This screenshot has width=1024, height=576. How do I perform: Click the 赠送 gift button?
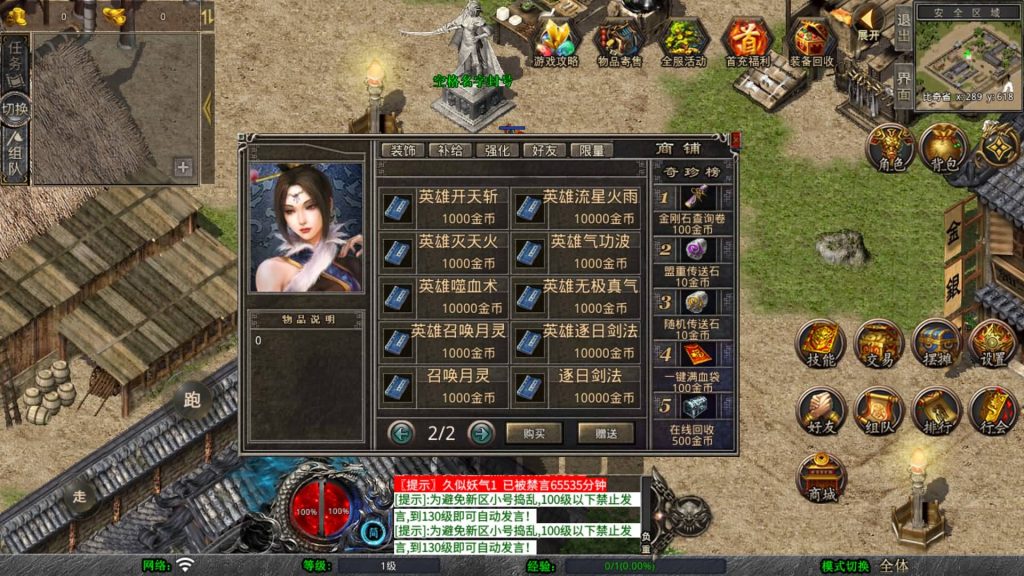point(606,433)
